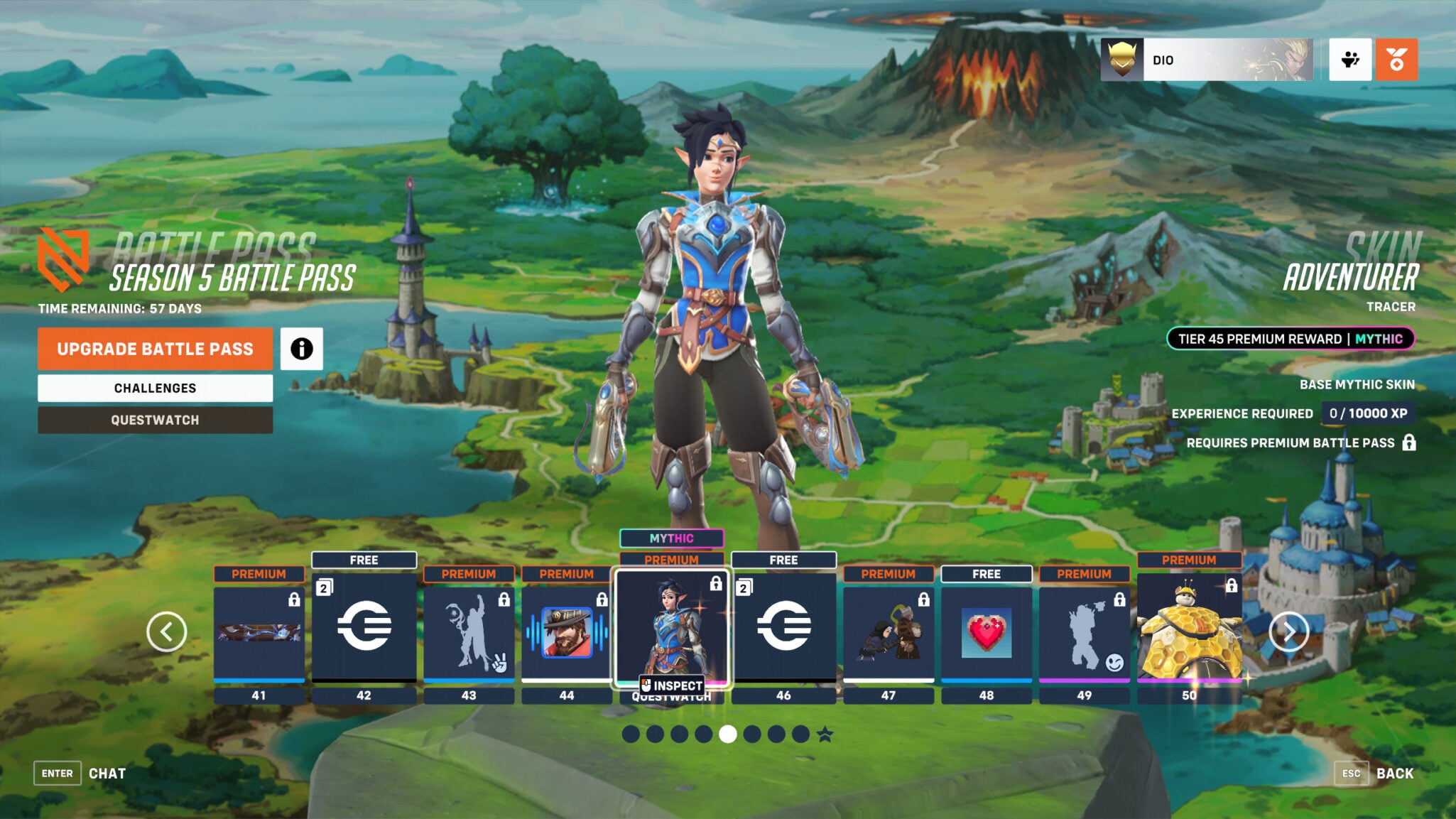The width and height of the screenshot is (1456, 819).
Task: Click the Upgrade Battle Pass button
Action: 155,349
